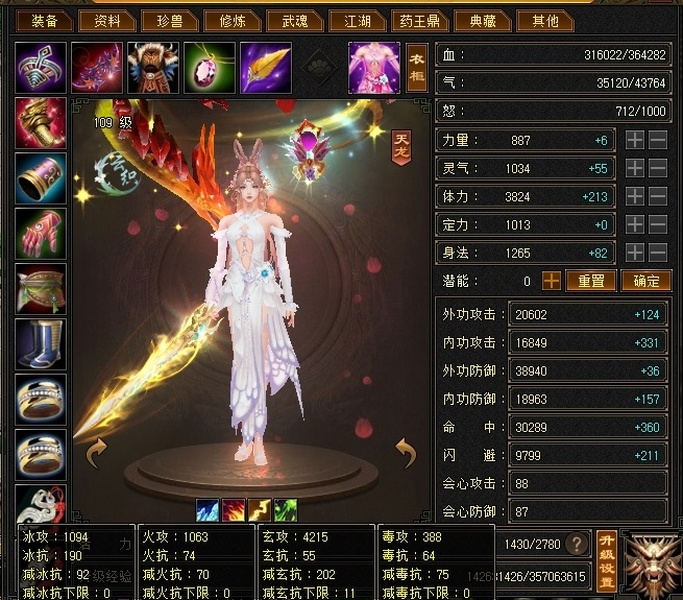Rotate character with the left arrow

[x=96, y=453]
